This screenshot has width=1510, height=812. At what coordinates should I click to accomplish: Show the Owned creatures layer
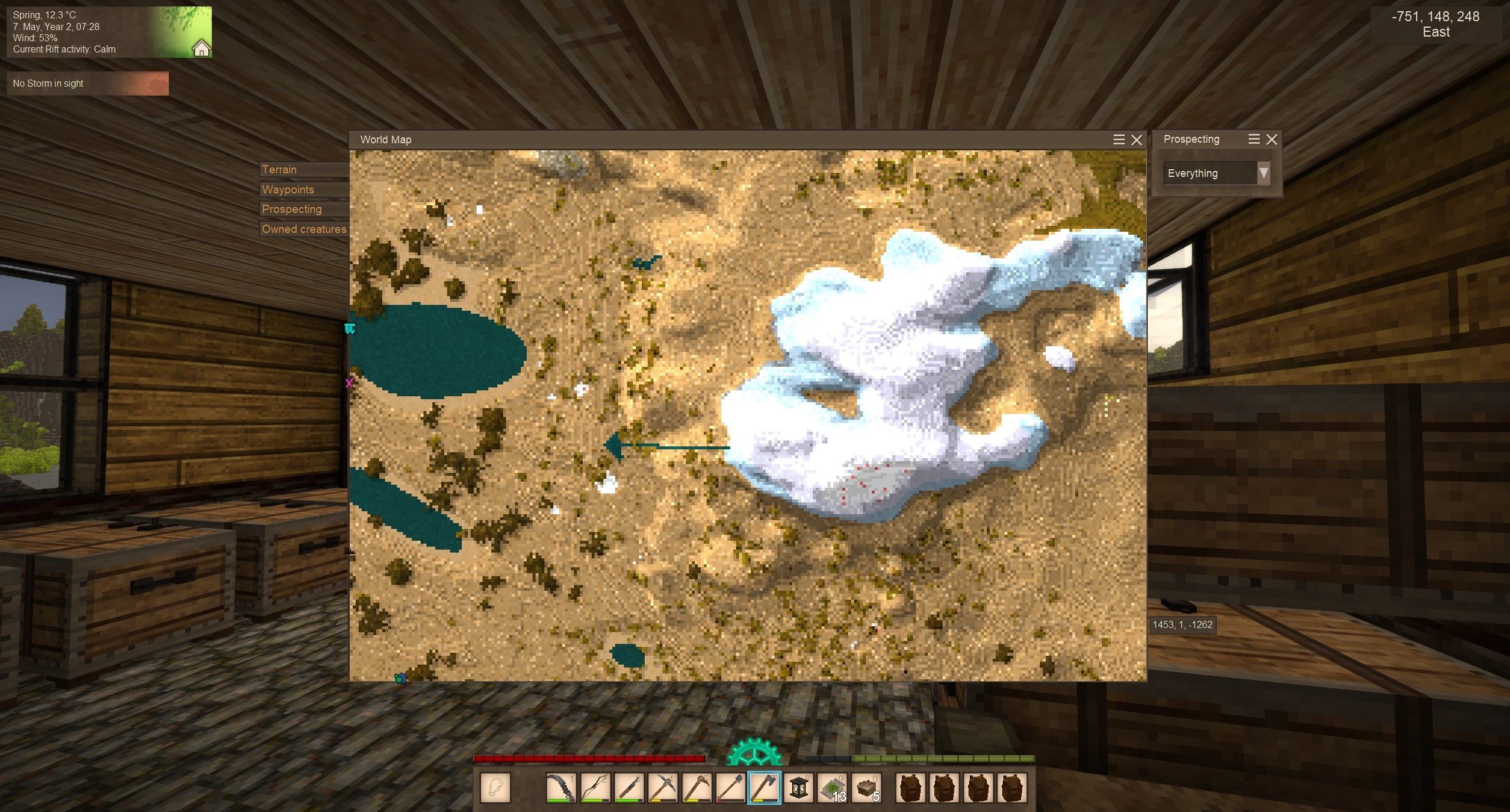pos(304,229)
